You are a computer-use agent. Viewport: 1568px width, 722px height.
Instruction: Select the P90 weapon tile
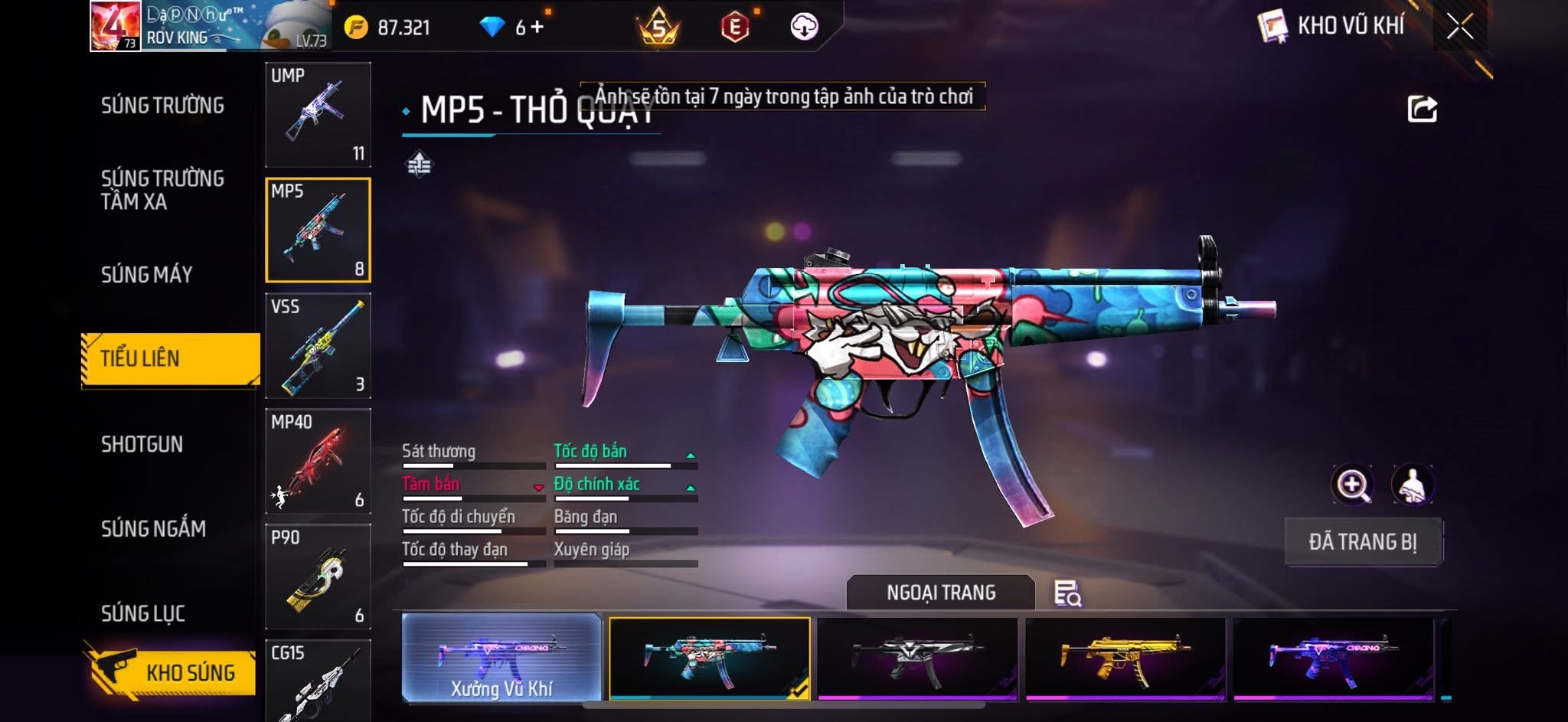click(x=318, y=577)
